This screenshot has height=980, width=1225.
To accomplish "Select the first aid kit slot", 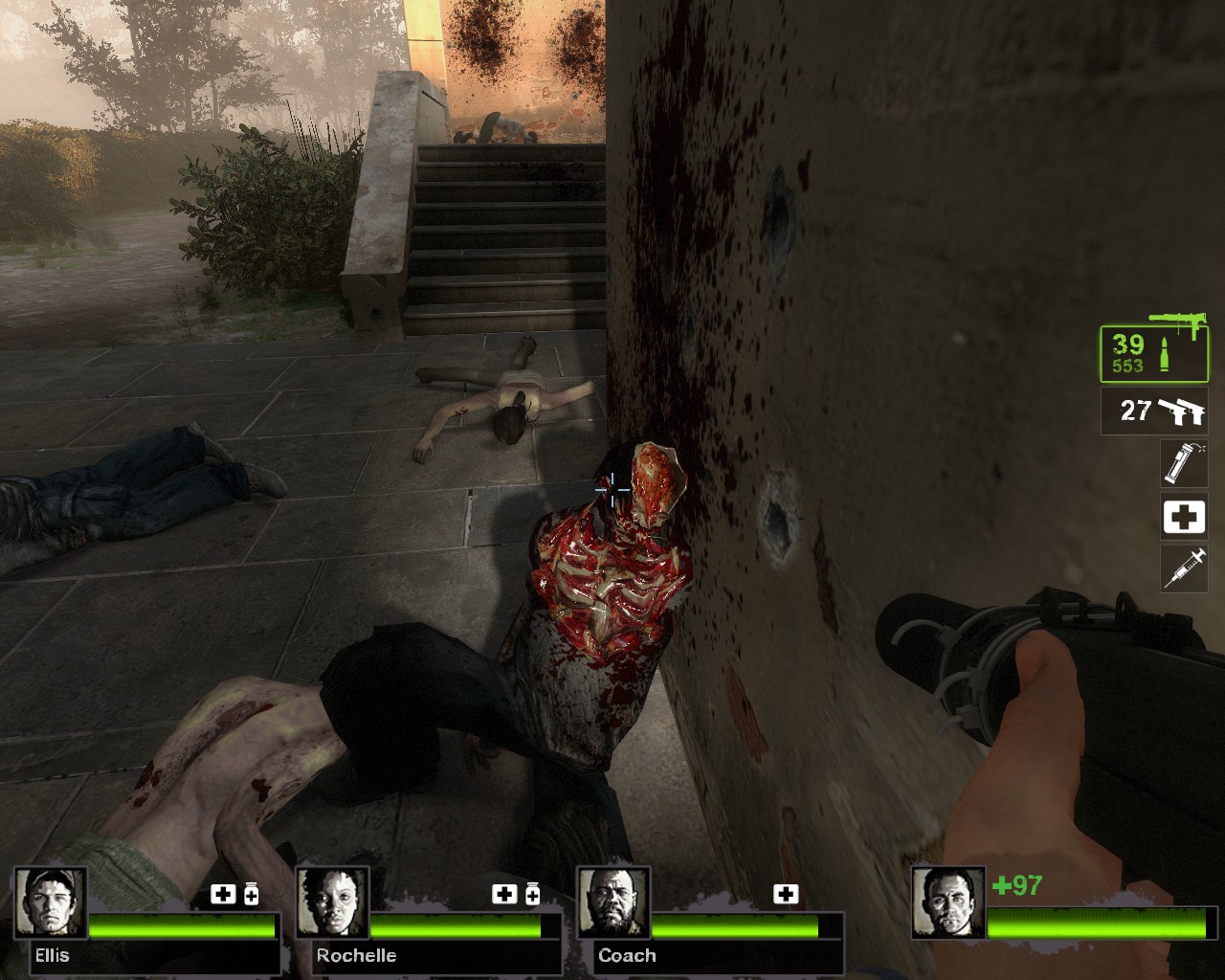I will [x=1183, y=517].
